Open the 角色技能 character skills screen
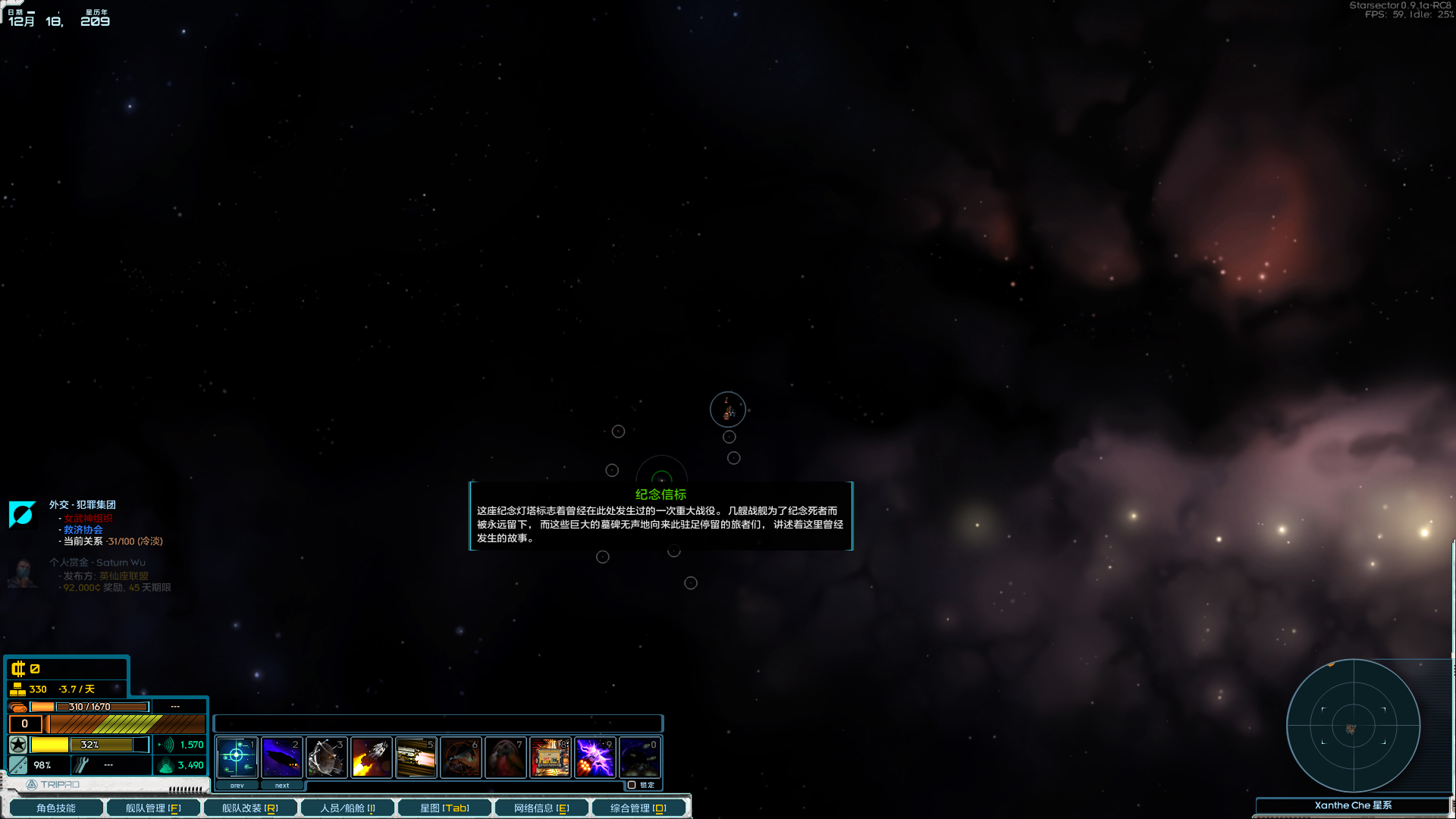The image size is (1456, 819). point(55,807)
